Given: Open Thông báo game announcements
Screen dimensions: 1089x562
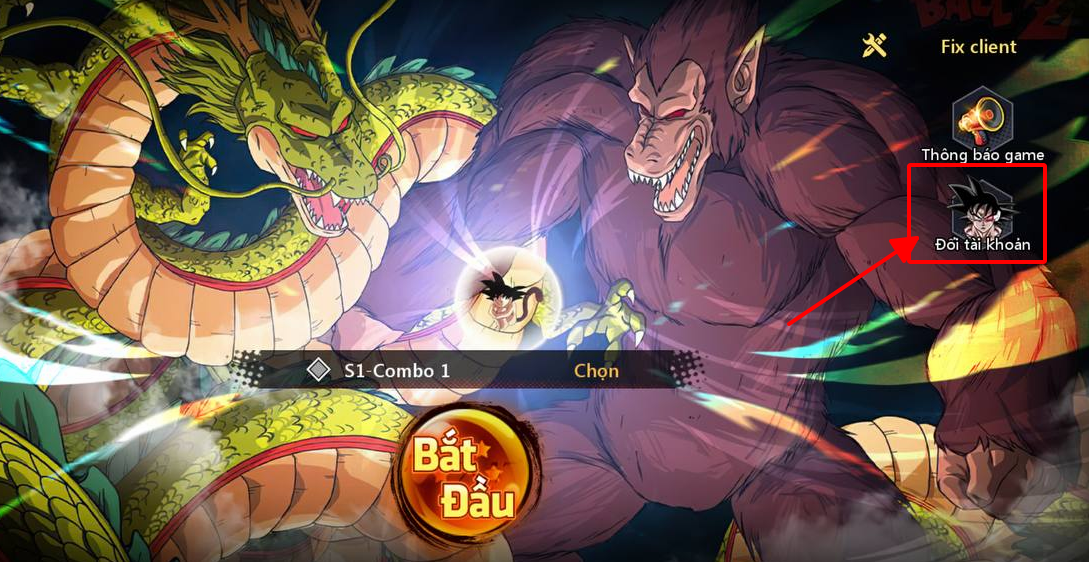Looking at the screenshot, I should tap(982, 122).
